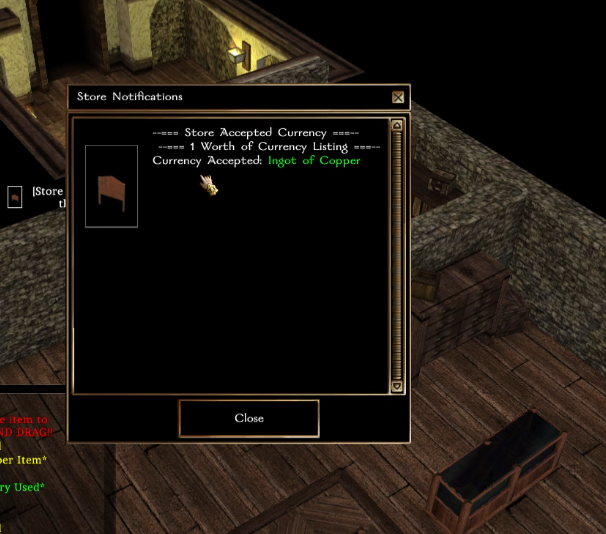606x534 pixels.
Task: Click the X in the Store Notifications title bar
Action: pos(398,97)
